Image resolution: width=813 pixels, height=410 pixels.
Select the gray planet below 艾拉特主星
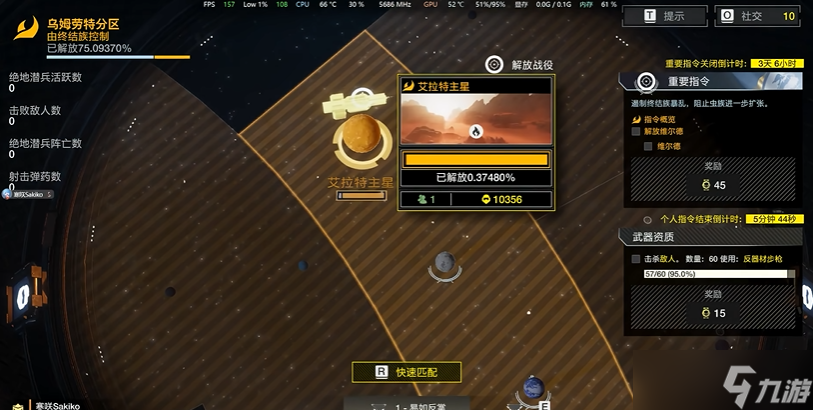pyautogui.click(x=445, y=264)
